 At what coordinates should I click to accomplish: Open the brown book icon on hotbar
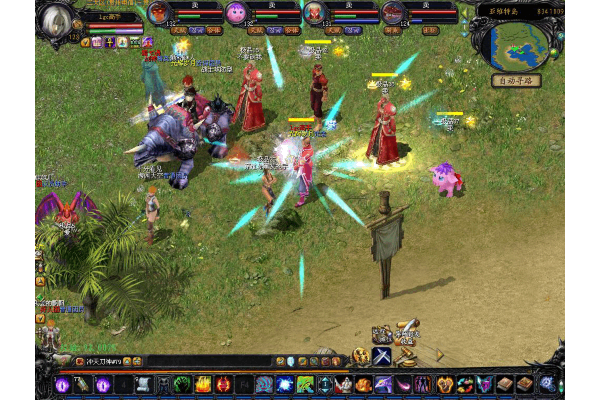[506, 384]
